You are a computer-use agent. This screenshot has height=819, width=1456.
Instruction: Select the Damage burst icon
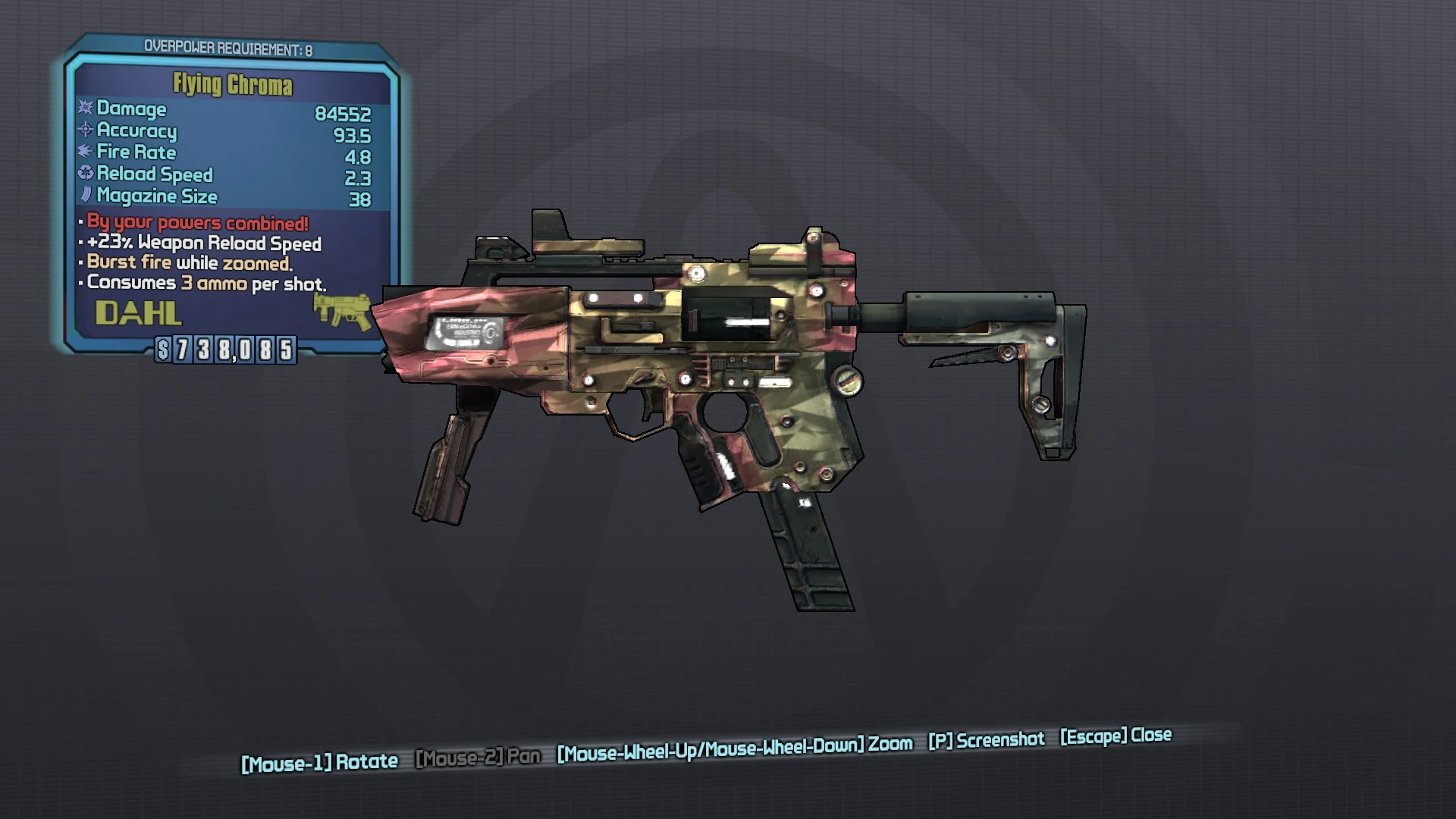[x=86, y=109]
